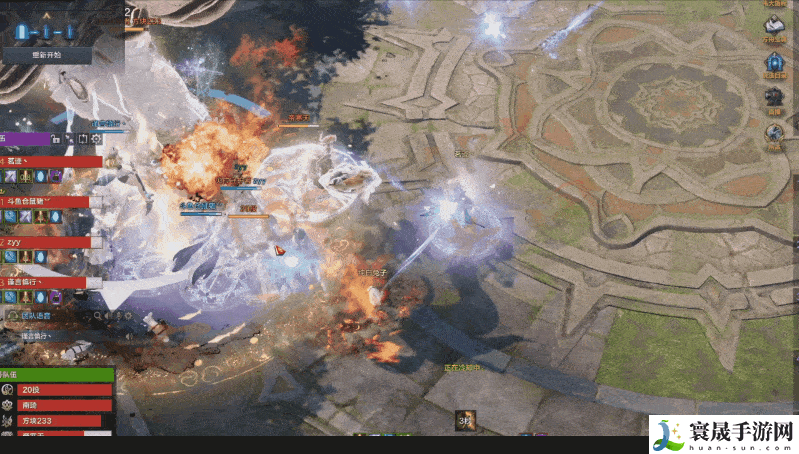Screen dimensions: 799x454
Task: Select enemy team member 方块233
Action: 60,421
